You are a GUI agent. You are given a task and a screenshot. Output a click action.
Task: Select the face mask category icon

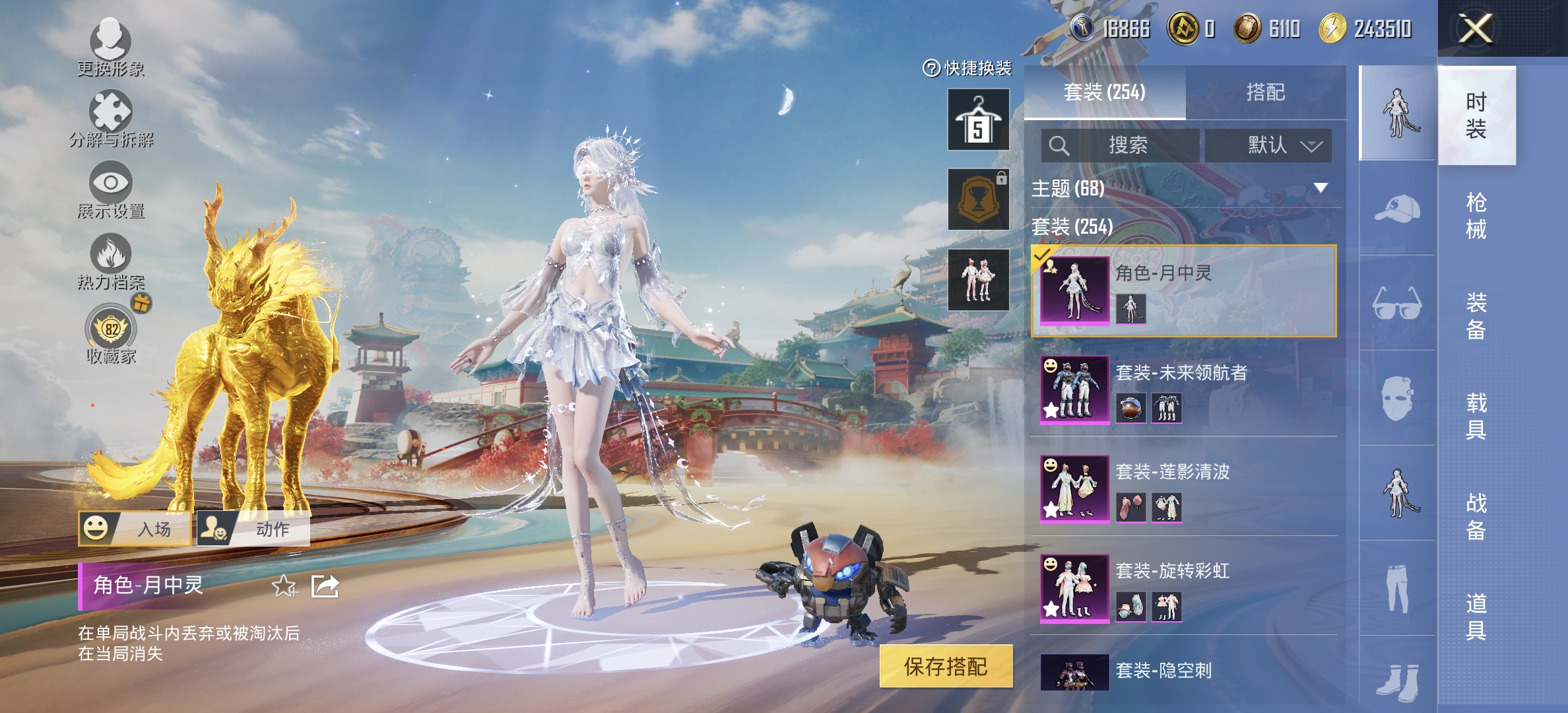coord(1397,396)
